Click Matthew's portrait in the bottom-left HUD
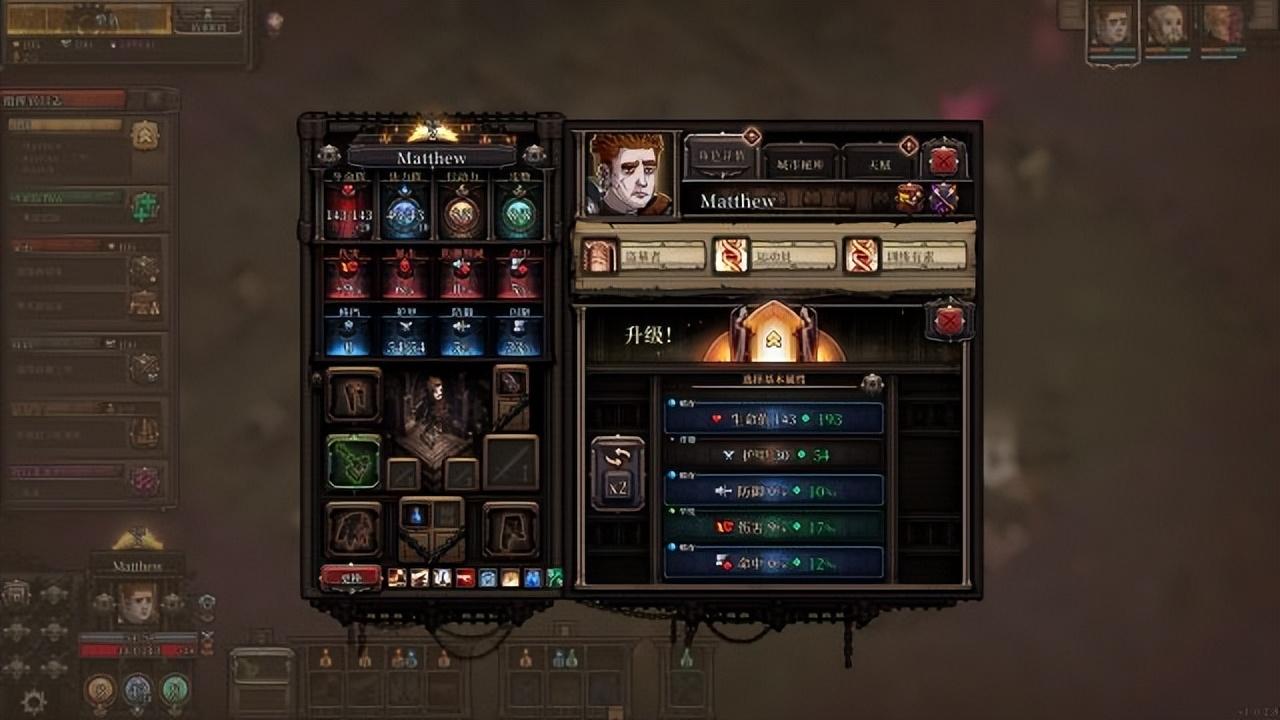The width and height of the screenshot is (1280, 720). point(137,603)
